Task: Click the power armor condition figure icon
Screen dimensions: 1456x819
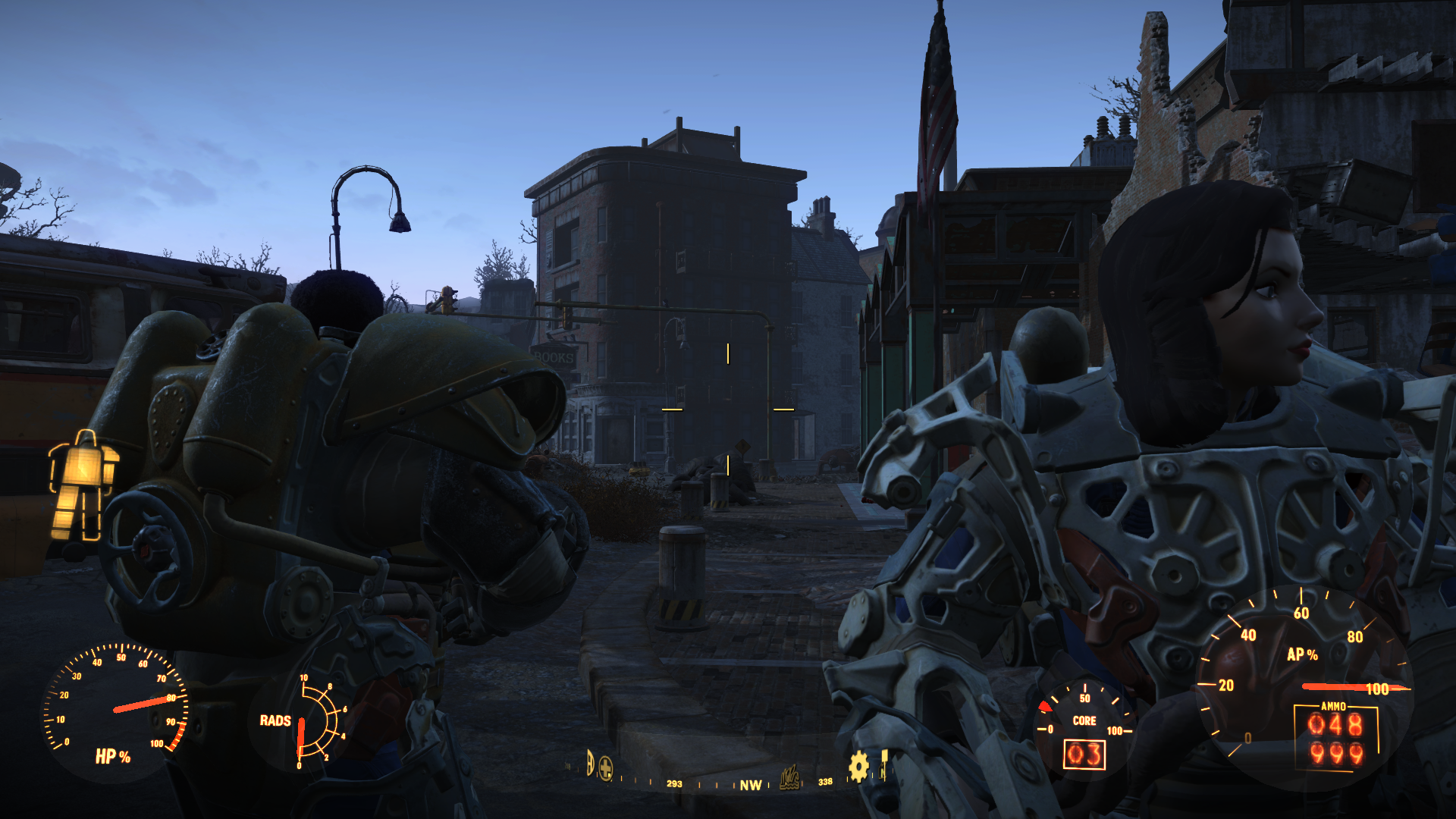Action: coord(83,486)
